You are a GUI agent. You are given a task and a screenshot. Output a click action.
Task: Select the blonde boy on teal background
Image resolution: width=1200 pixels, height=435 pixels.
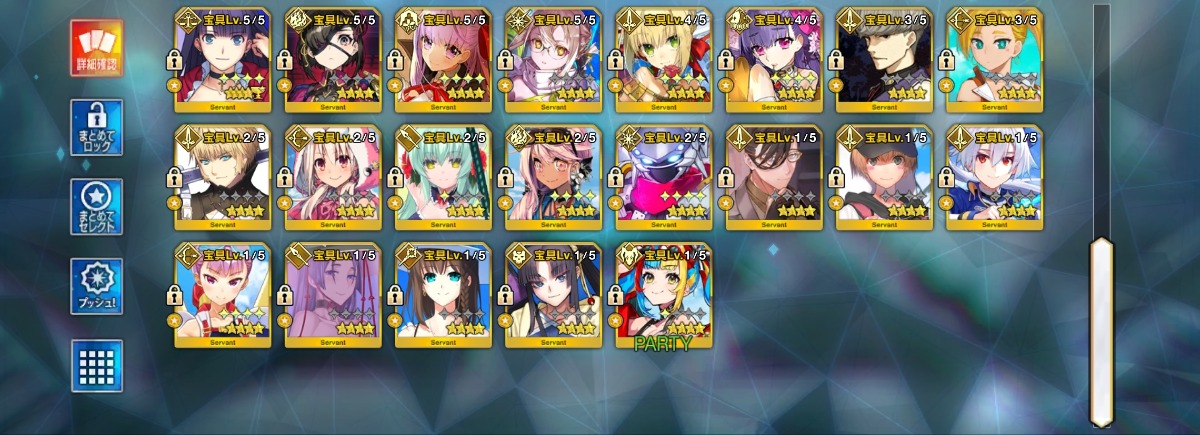coord(994,60)
